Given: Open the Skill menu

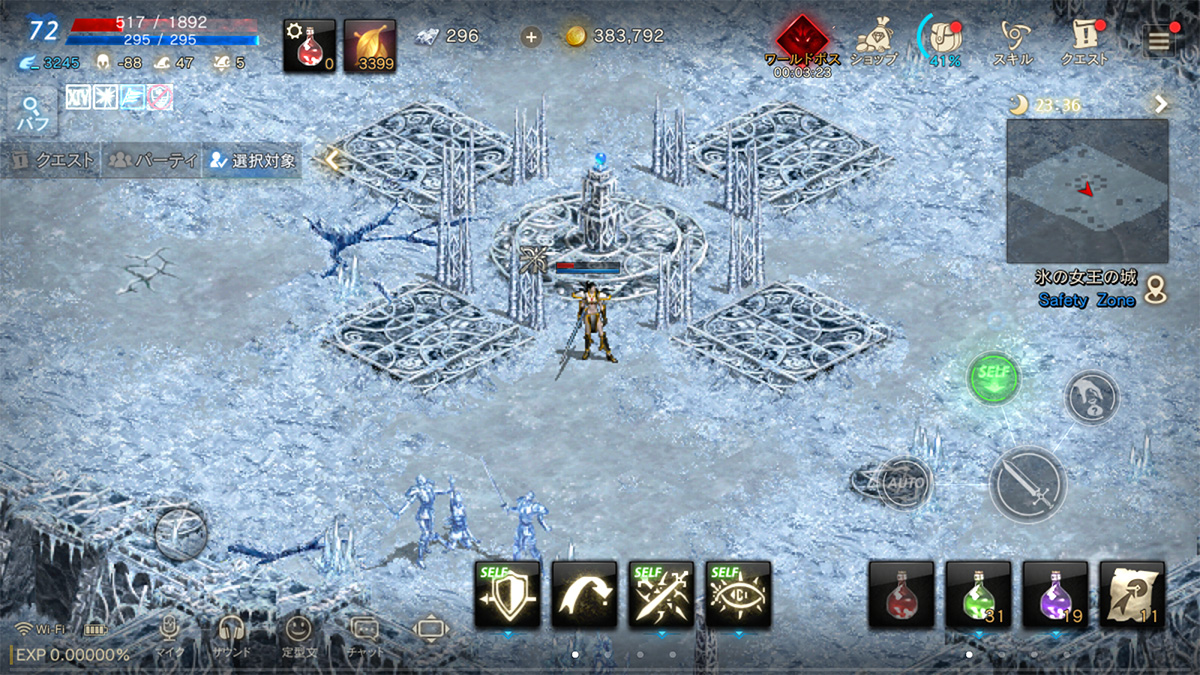Looking at the screenshot, I should click(1013, 38).
